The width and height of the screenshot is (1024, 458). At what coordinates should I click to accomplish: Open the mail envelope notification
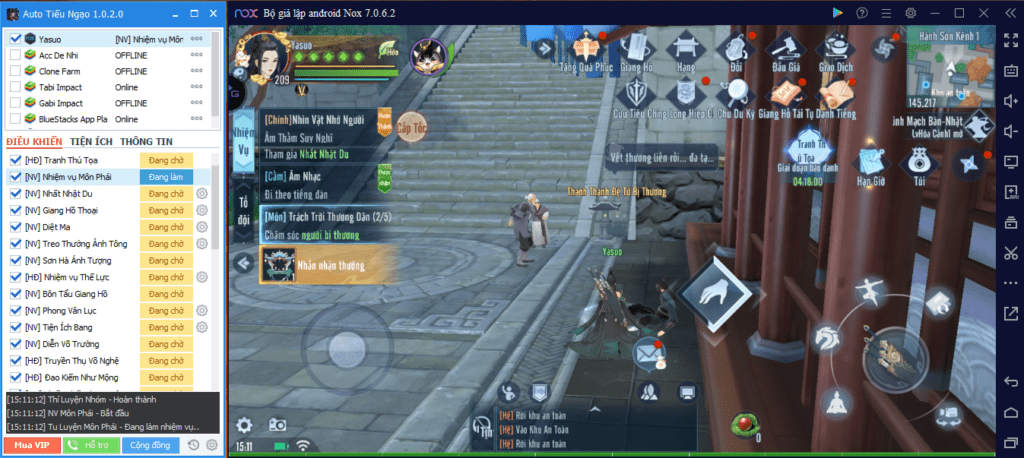[x=645, y=351]
